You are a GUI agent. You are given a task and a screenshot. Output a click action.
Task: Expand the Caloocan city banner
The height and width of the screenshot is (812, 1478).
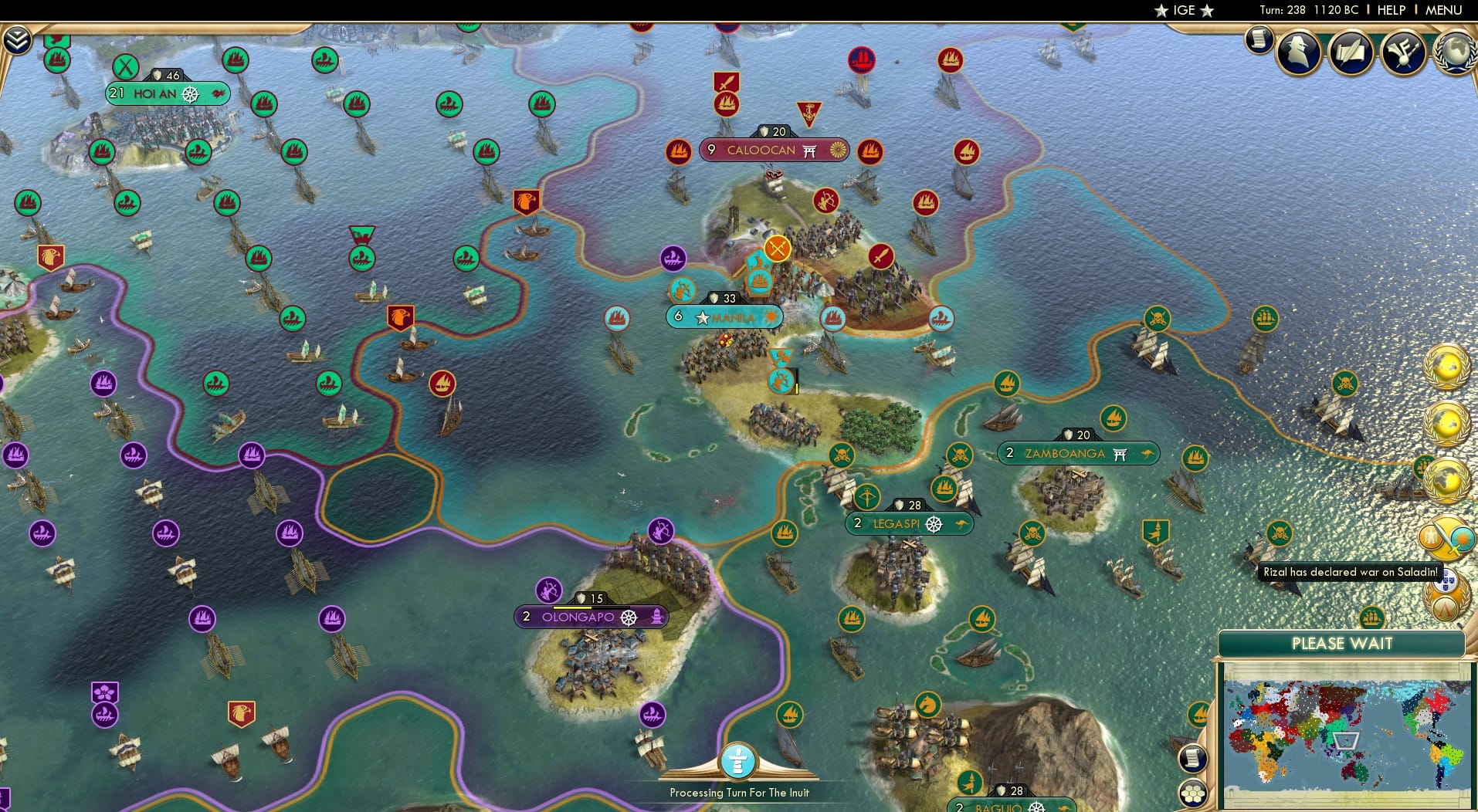pos(774,151)
